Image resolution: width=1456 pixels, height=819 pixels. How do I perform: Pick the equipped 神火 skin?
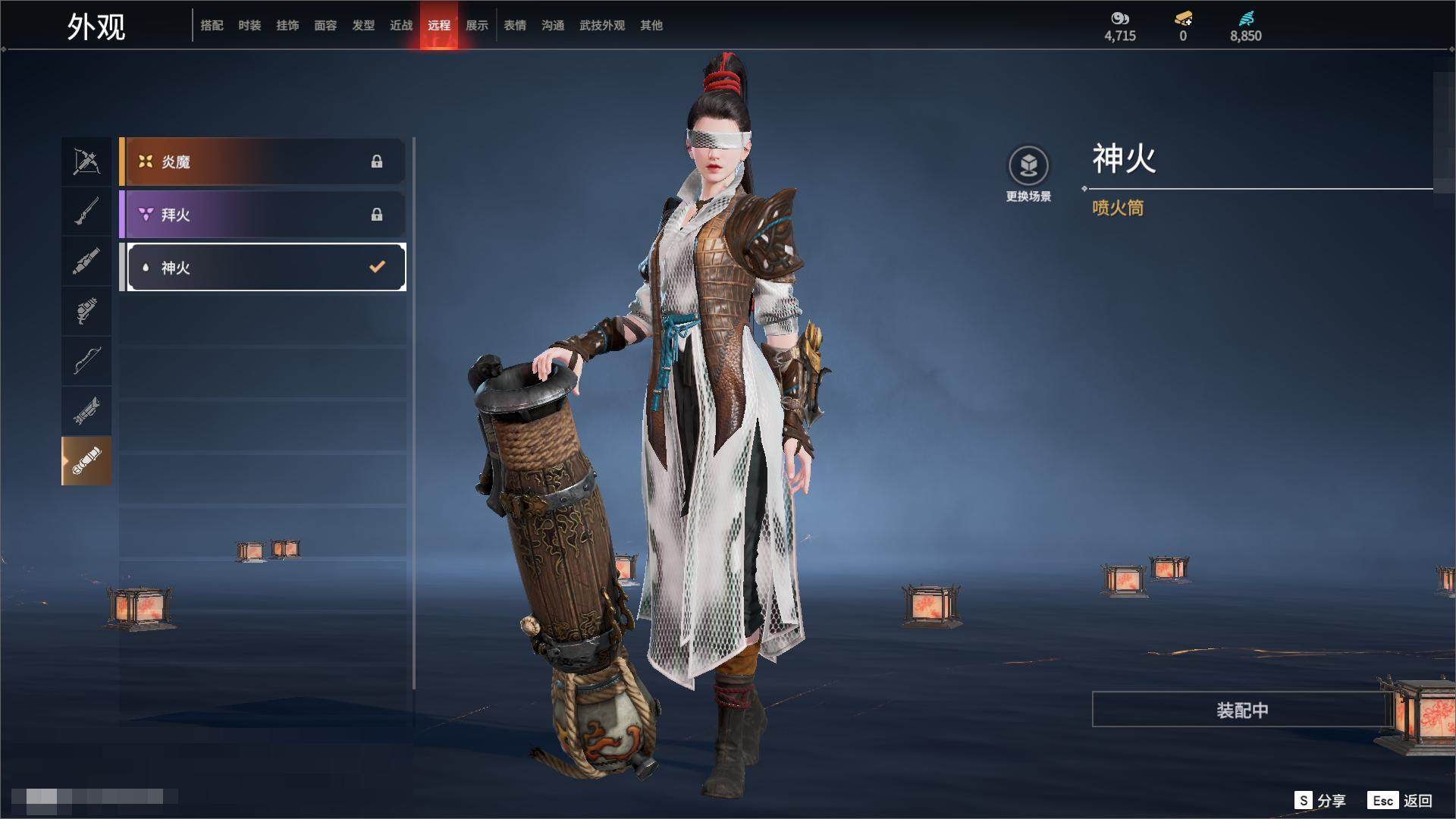click(265, 267)
